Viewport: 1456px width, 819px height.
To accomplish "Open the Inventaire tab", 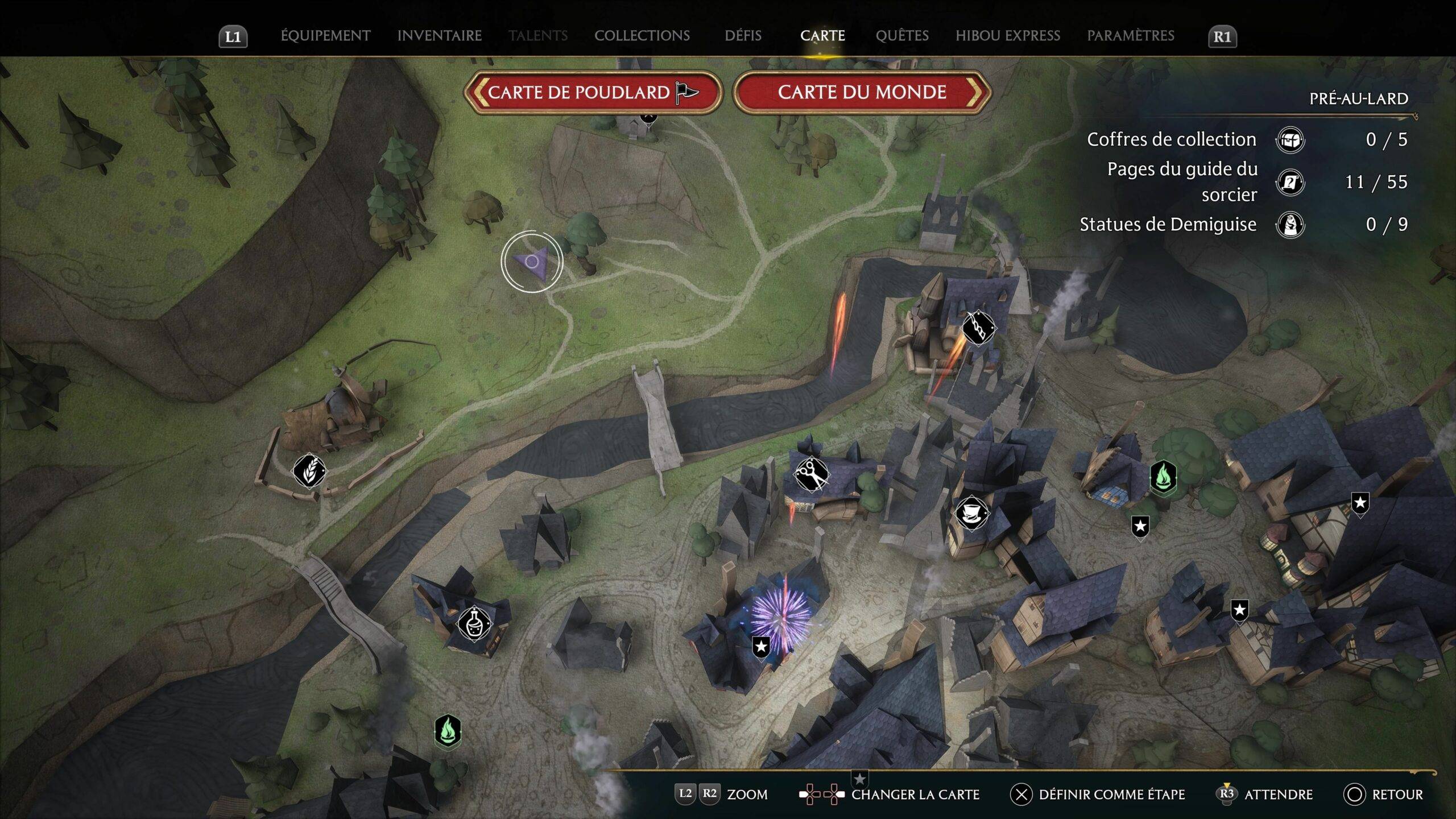I will (439, 36).
